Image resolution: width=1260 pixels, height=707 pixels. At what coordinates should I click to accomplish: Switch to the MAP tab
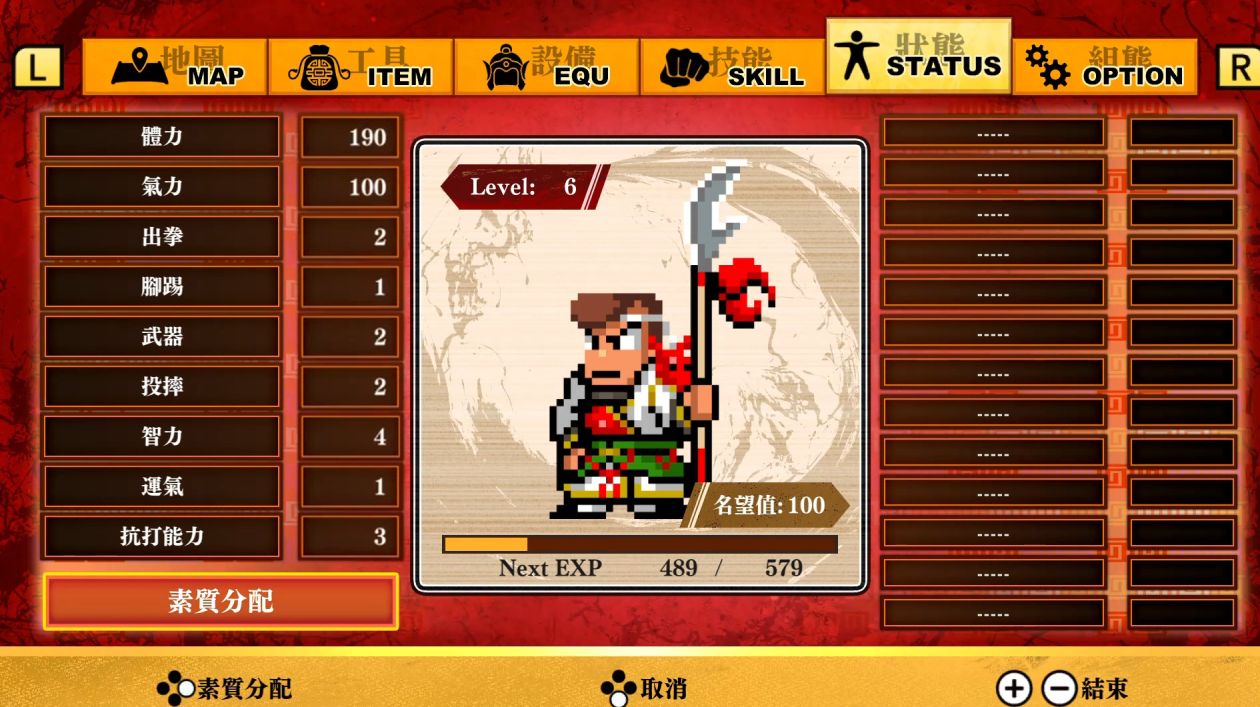[x=175, y=67]
